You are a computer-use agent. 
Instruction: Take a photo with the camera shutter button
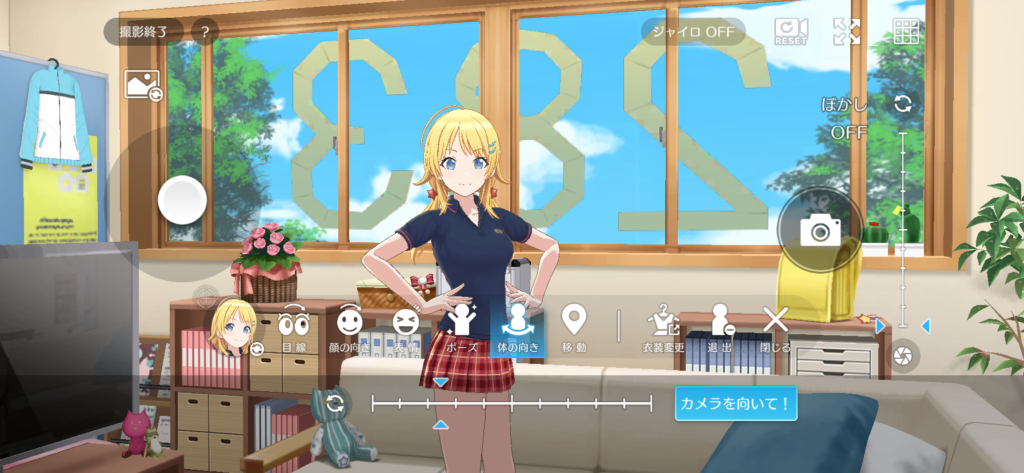click(820, 231)
